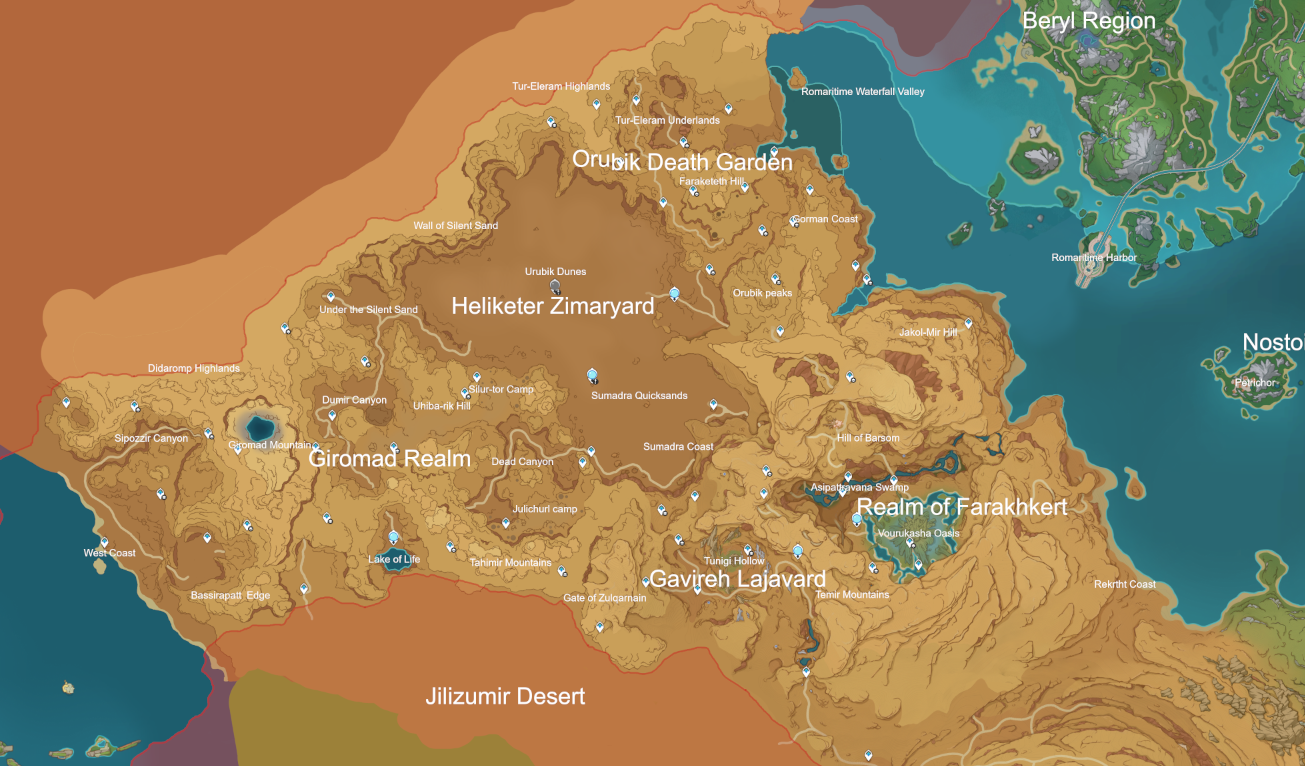Click the blue statue marker at Sumadra Quicksands
This screenshot has height=766, width=1305.
point(591,376)
